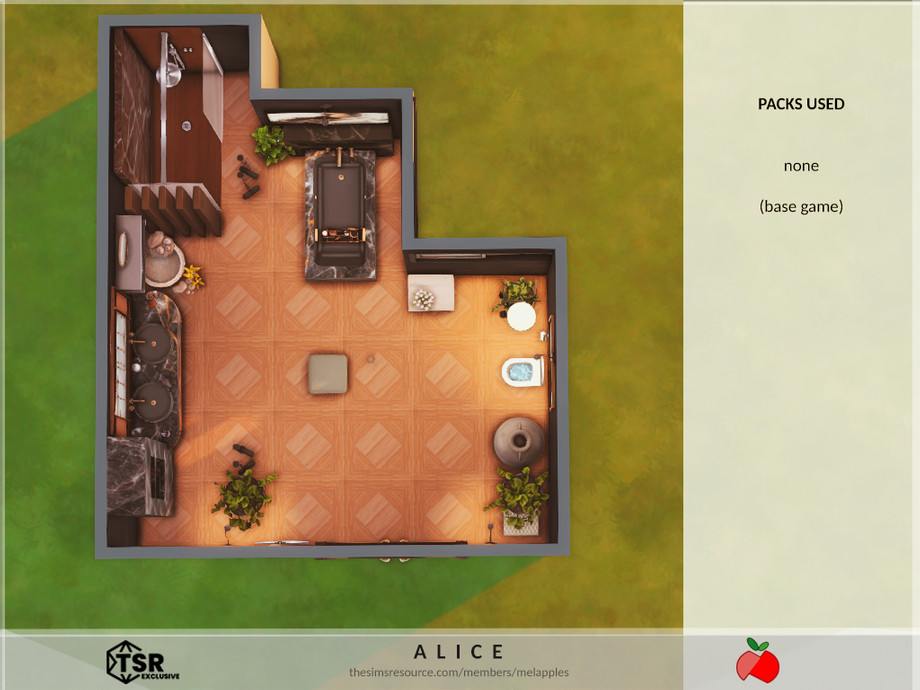Click the TSR Exclusive logo
This screenshot has width=920, height=690.
pos(142,661)
